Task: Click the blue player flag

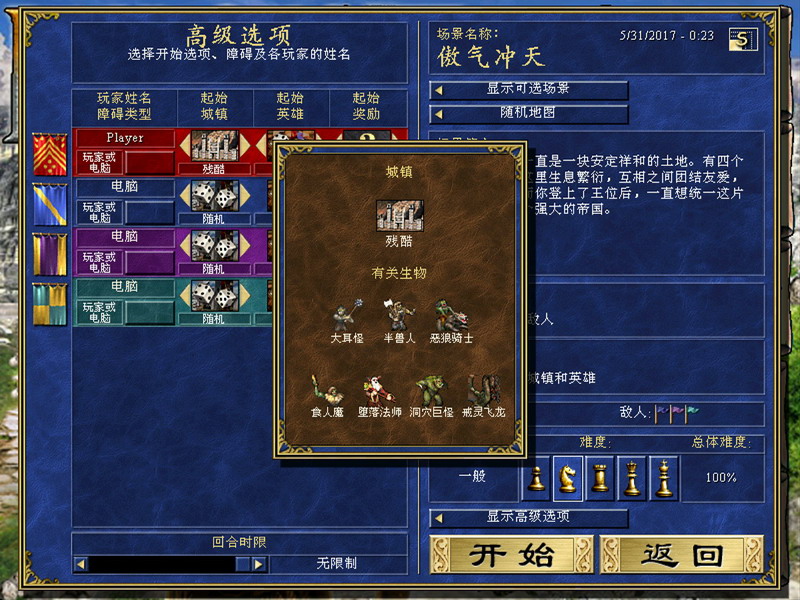Action: (50, 203)
